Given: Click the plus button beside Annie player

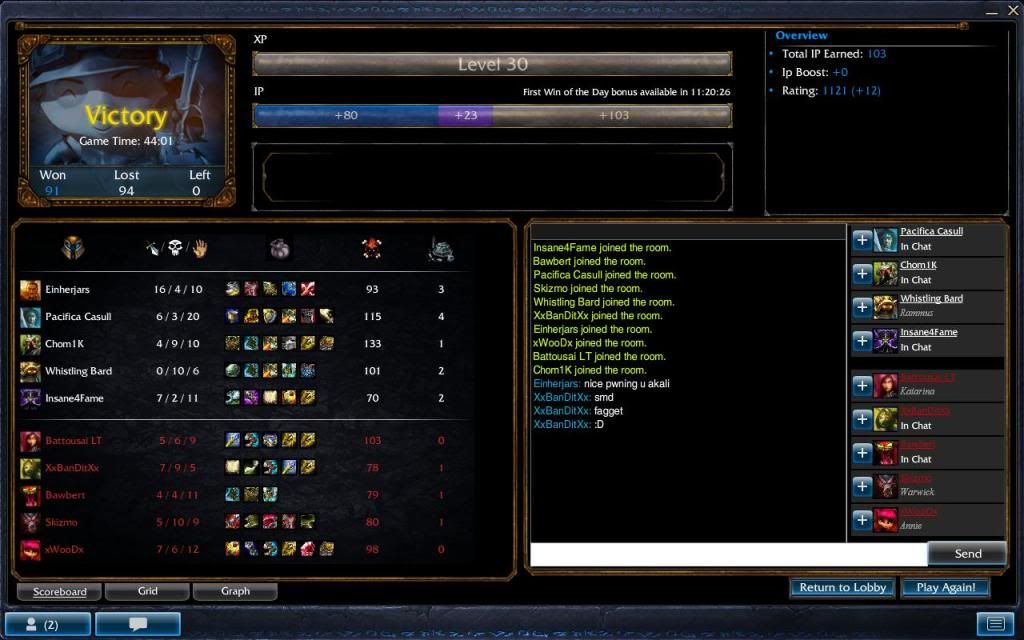Looking at the screenshot, I should (x=862, y=520).
